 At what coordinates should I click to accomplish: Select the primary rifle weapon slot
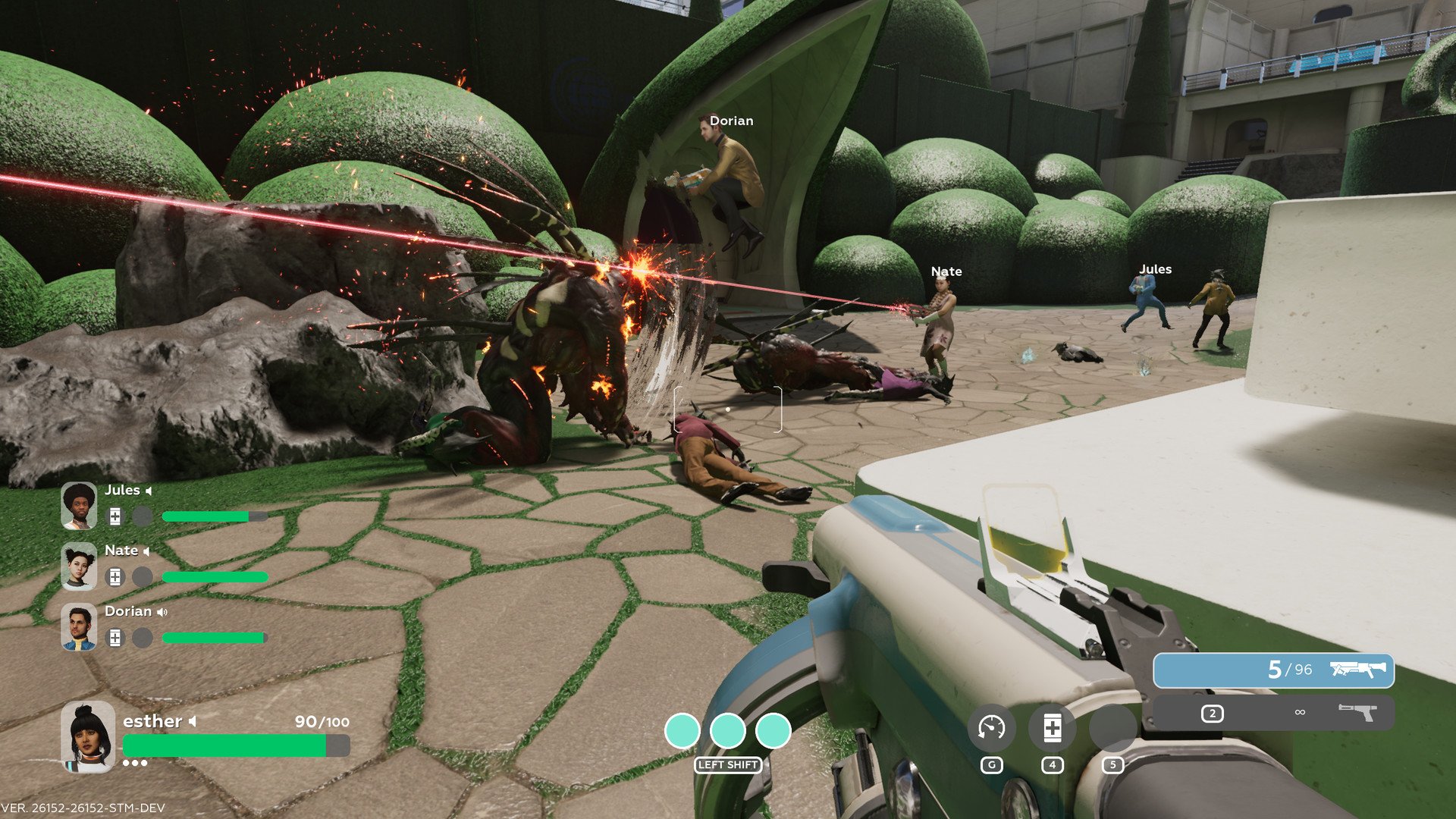click(x=1273, y=670)
